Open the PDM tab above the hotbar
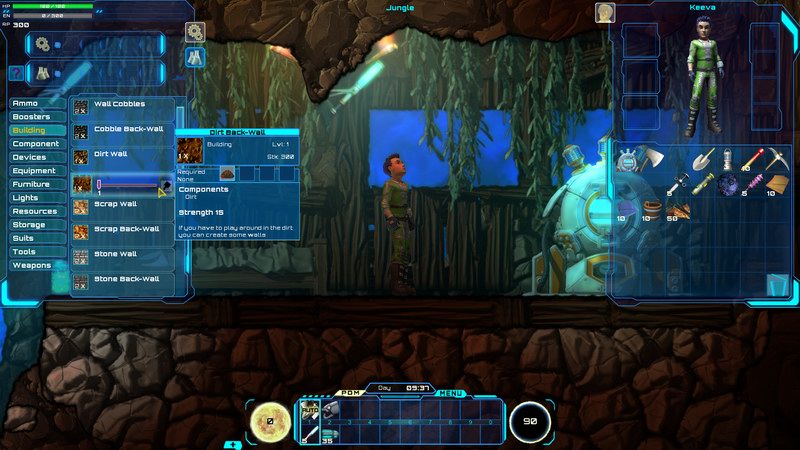Image resolution: width=800 pixels, height=450 pixels. [x=350, y=393]
